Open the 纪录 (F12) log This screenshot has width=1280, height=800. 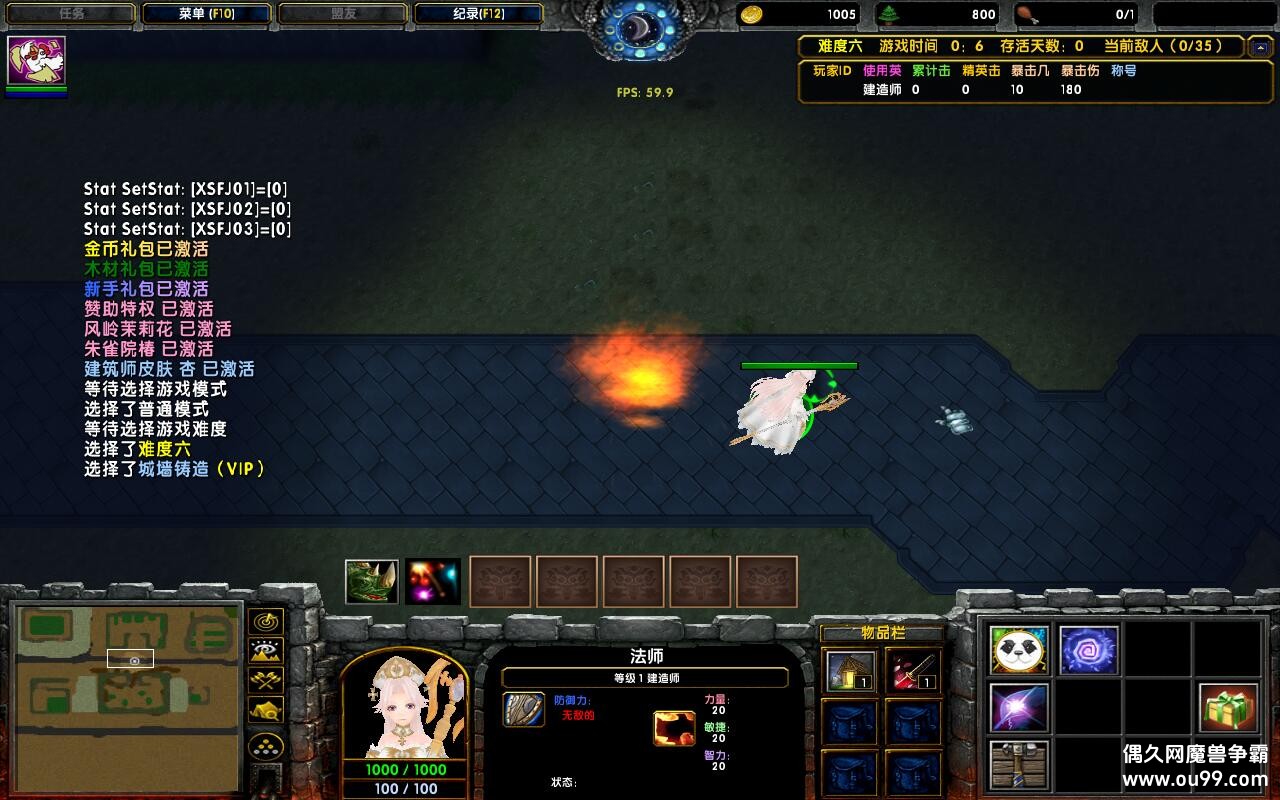click(478, 14)
